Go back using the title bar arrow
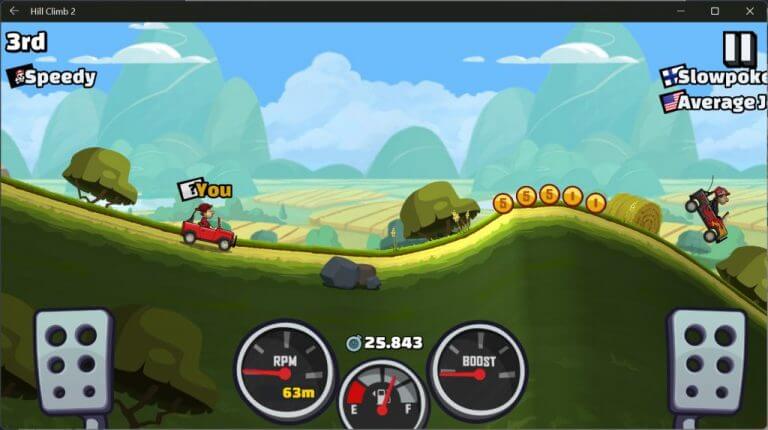768x430 pixels. (x=13, y=10)
